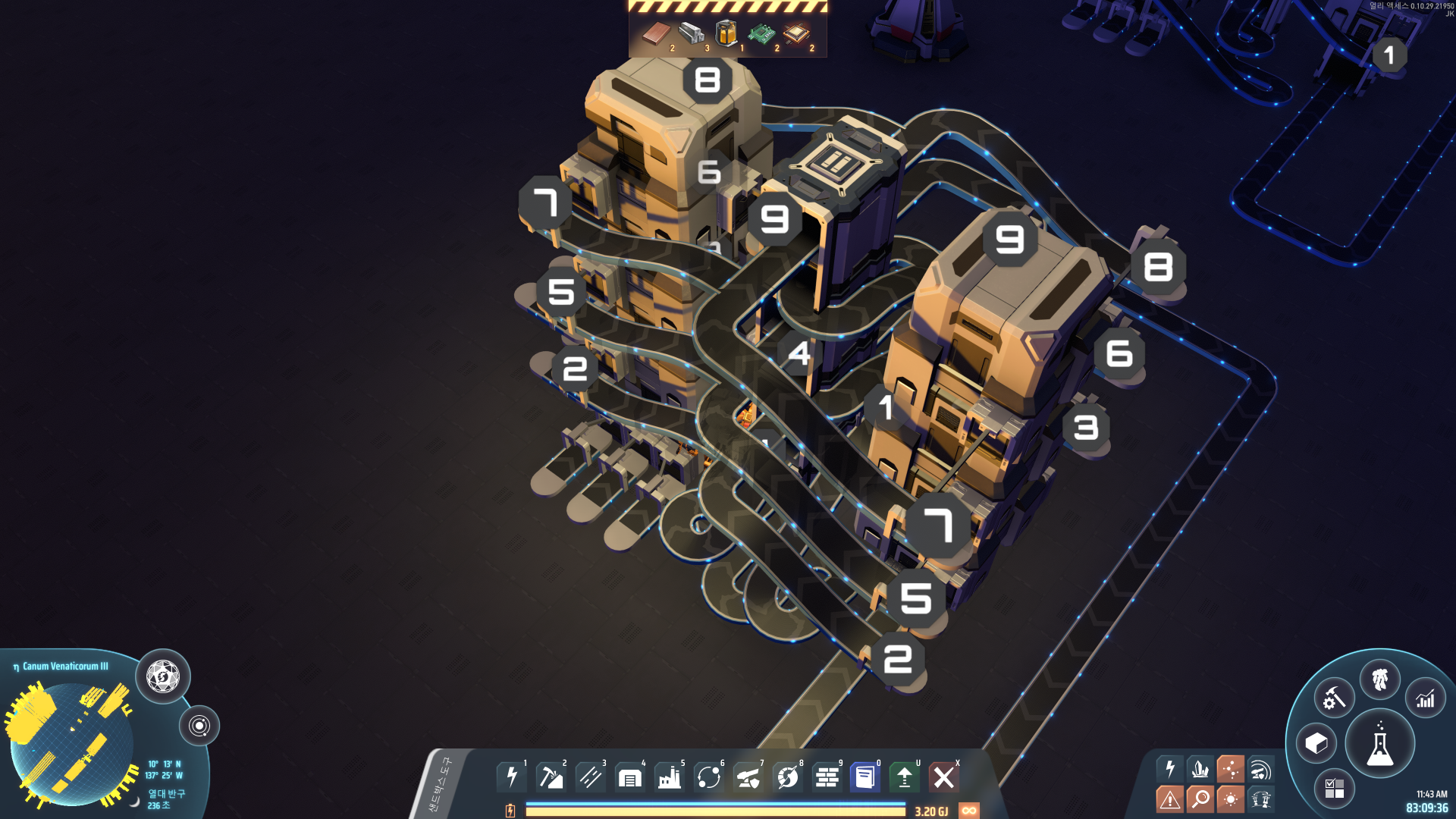Toggle the warning triangle display filter
Screen dimensions: 1456x819
click(x=1170, y=799)
